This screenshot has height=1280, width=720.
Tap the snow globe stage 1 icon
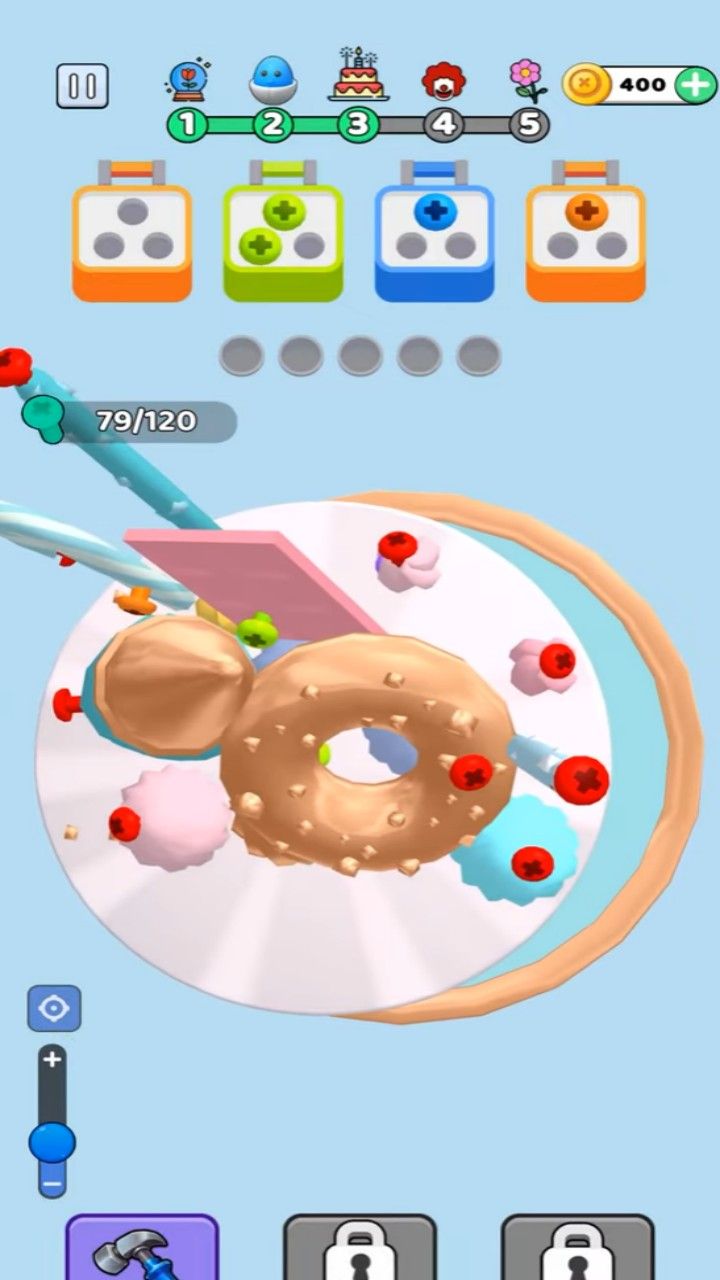coord(187,80)
